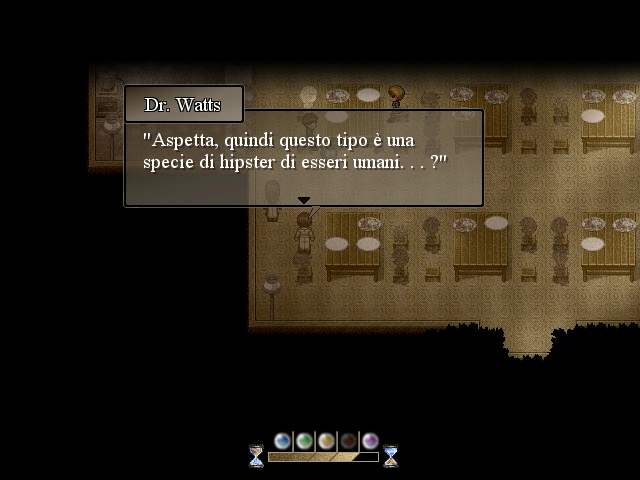
Task: Click the right hourglass icon
Action: coord(390,456)
